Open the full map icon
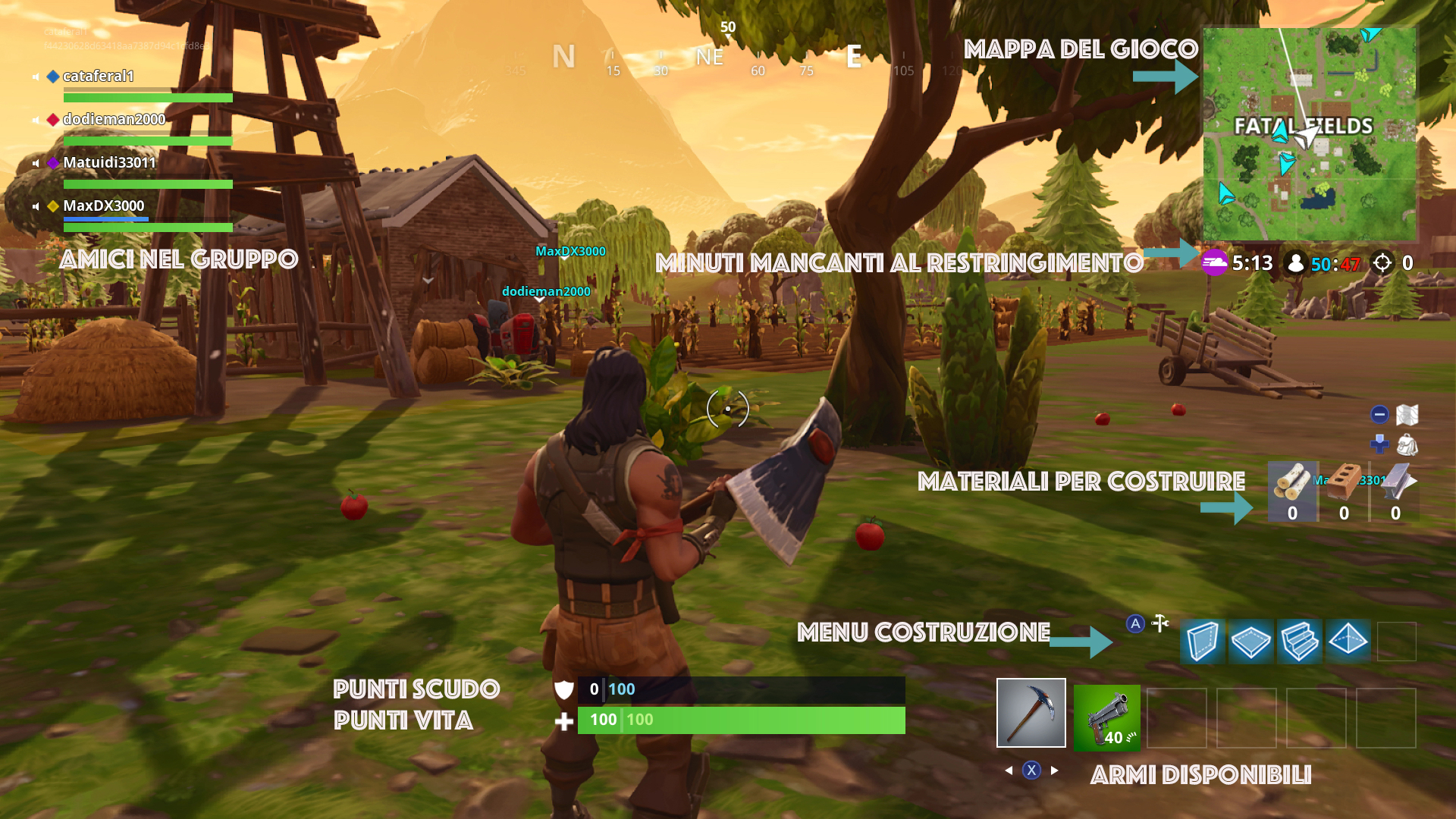Viewport: 1456px width, 819px height. pyautogui.click(x=1407, y=415)
